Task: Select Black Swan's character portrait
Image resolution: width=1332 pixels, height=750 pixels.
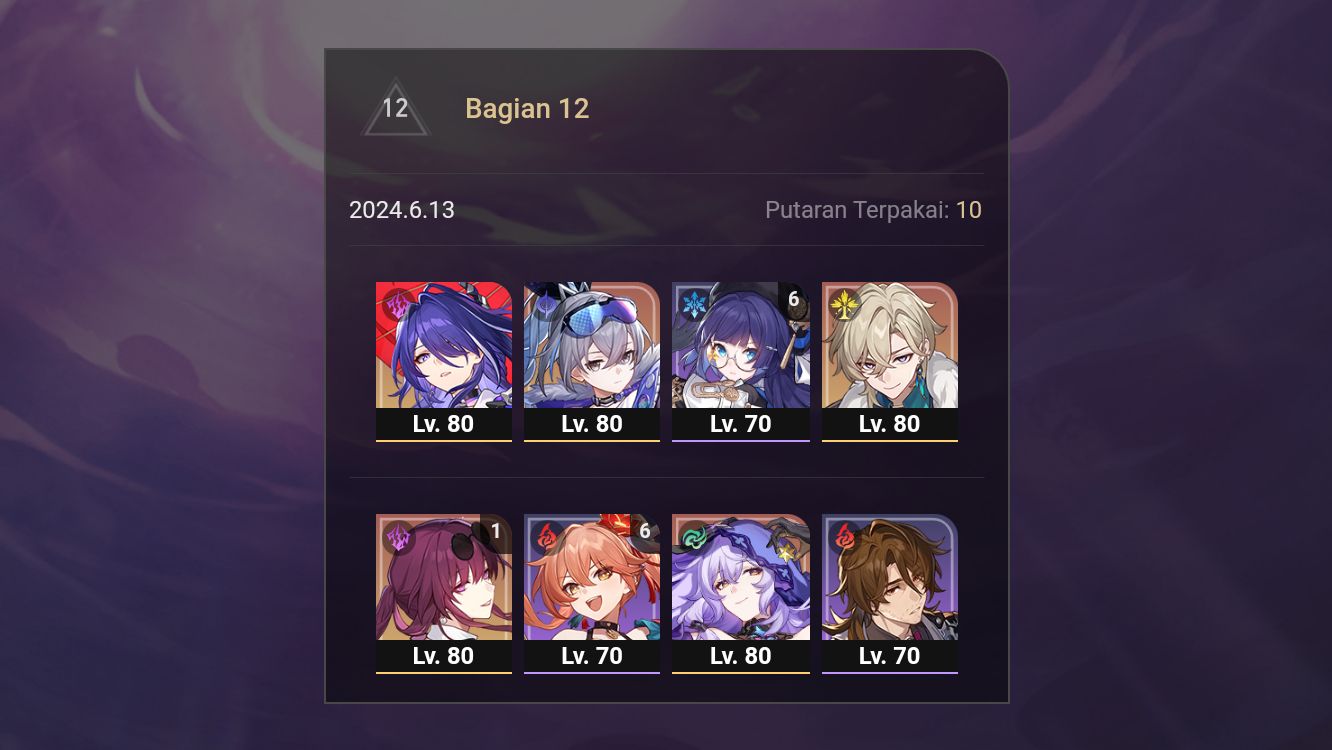Action: click(x=740, y=577)
